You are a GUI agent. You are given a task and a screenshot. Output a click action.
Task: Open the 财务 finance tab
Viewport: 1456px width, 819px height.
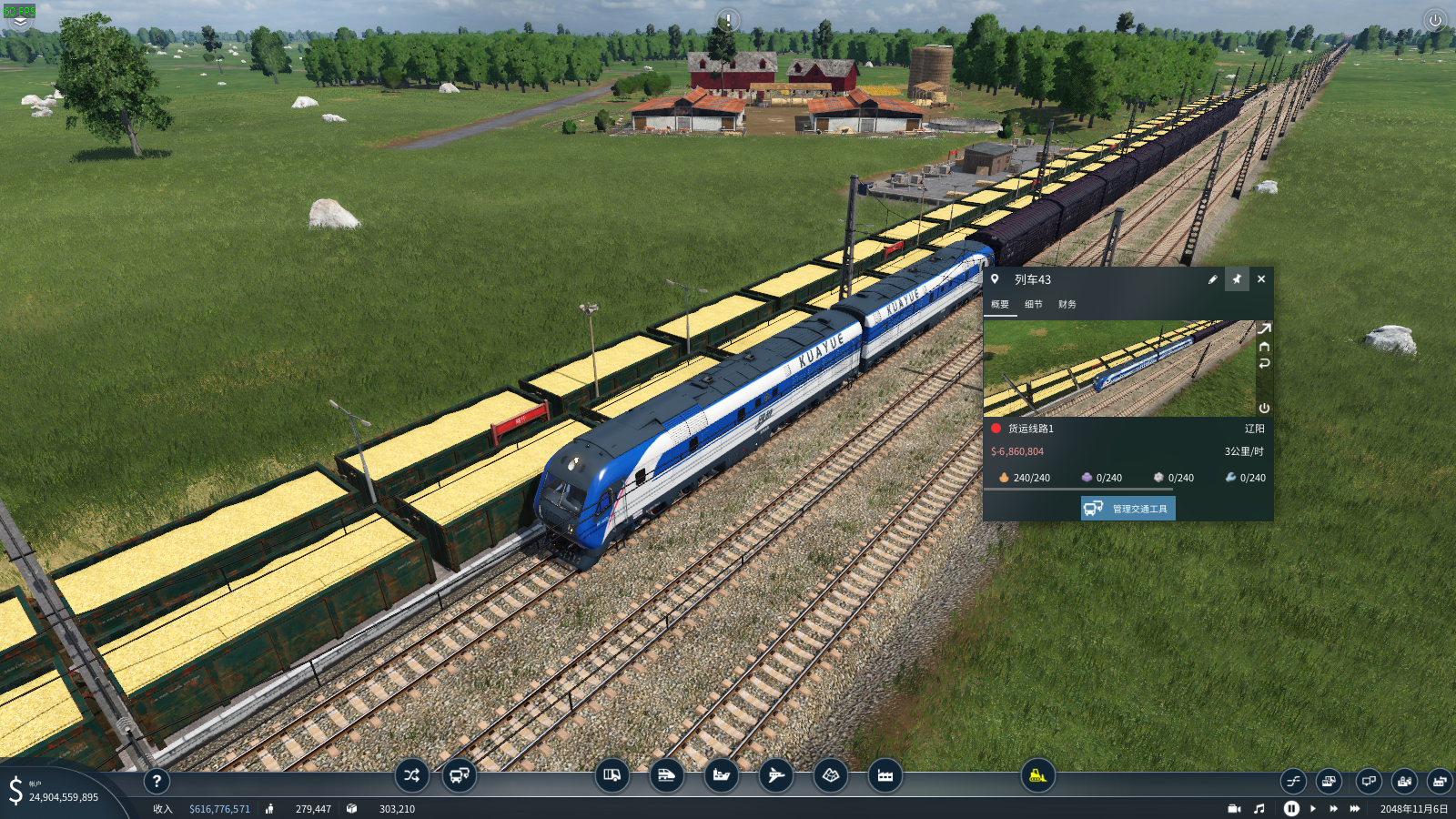pyautogui.click(x=1067, y=305)
